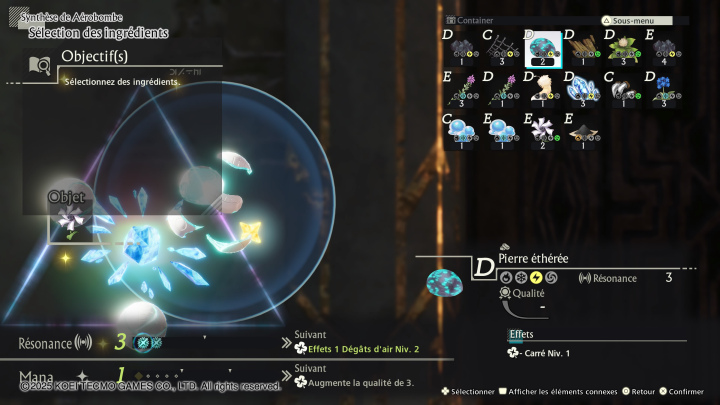Choose the blue crystal cluster ingredient
Screen dimensions: 720x405
(583, 88)
